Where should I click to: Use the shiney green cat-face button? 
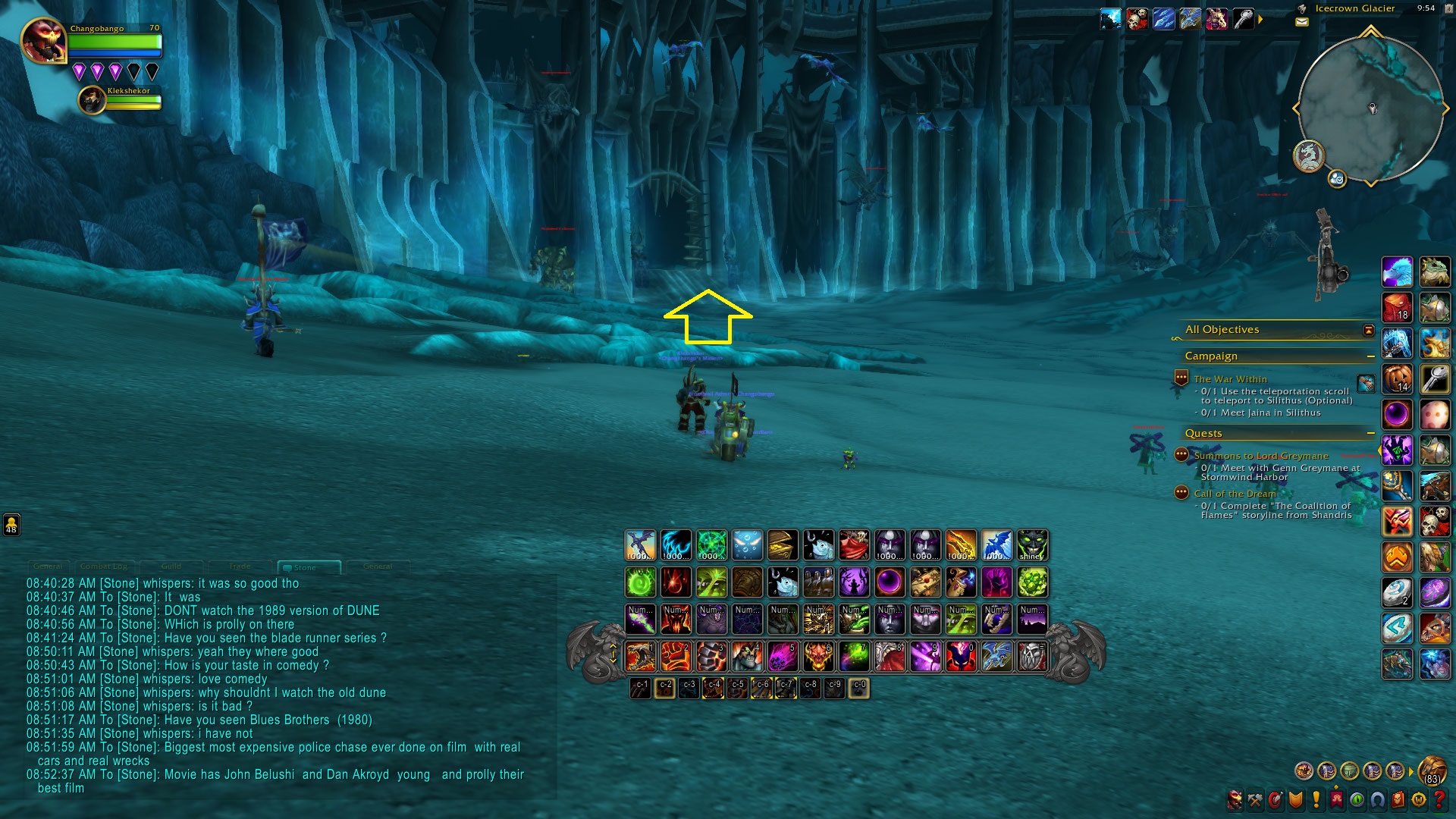tap(1032, 546)
